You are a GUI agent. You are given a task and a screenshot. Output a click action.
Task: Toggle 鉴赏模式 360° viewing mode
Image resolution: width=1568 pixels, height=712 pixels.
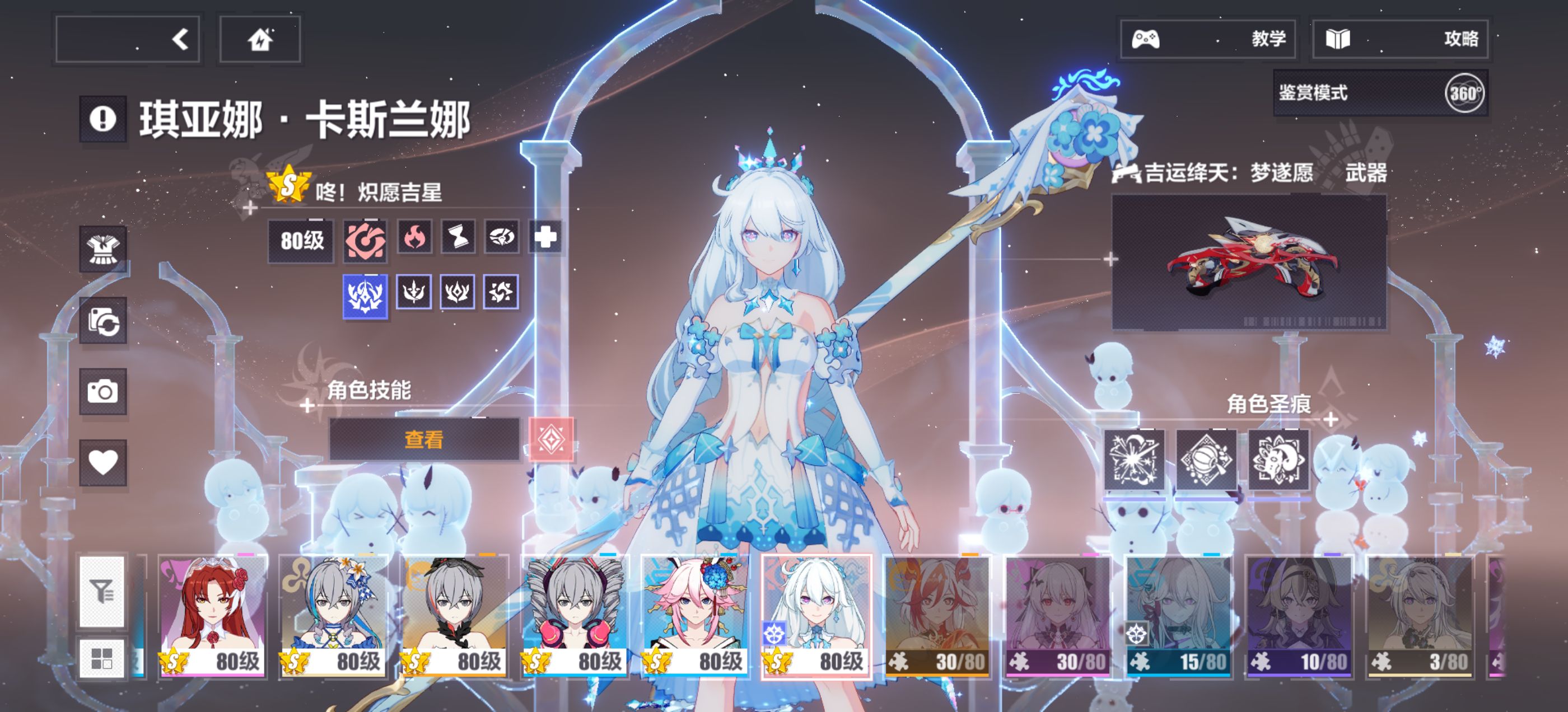tap(1380, 93)
